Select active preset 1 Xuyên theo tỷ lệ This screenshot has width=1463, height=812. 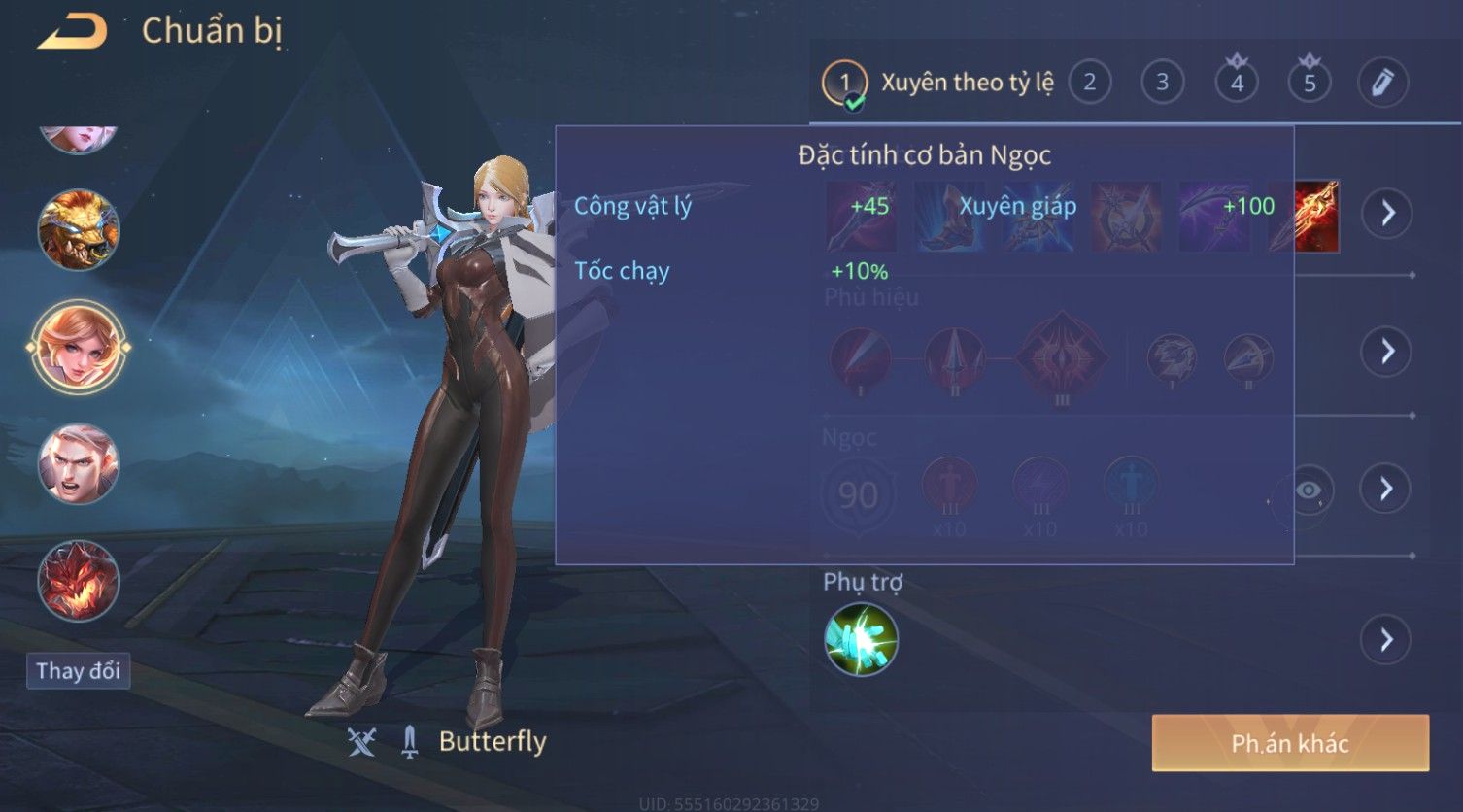939,84
